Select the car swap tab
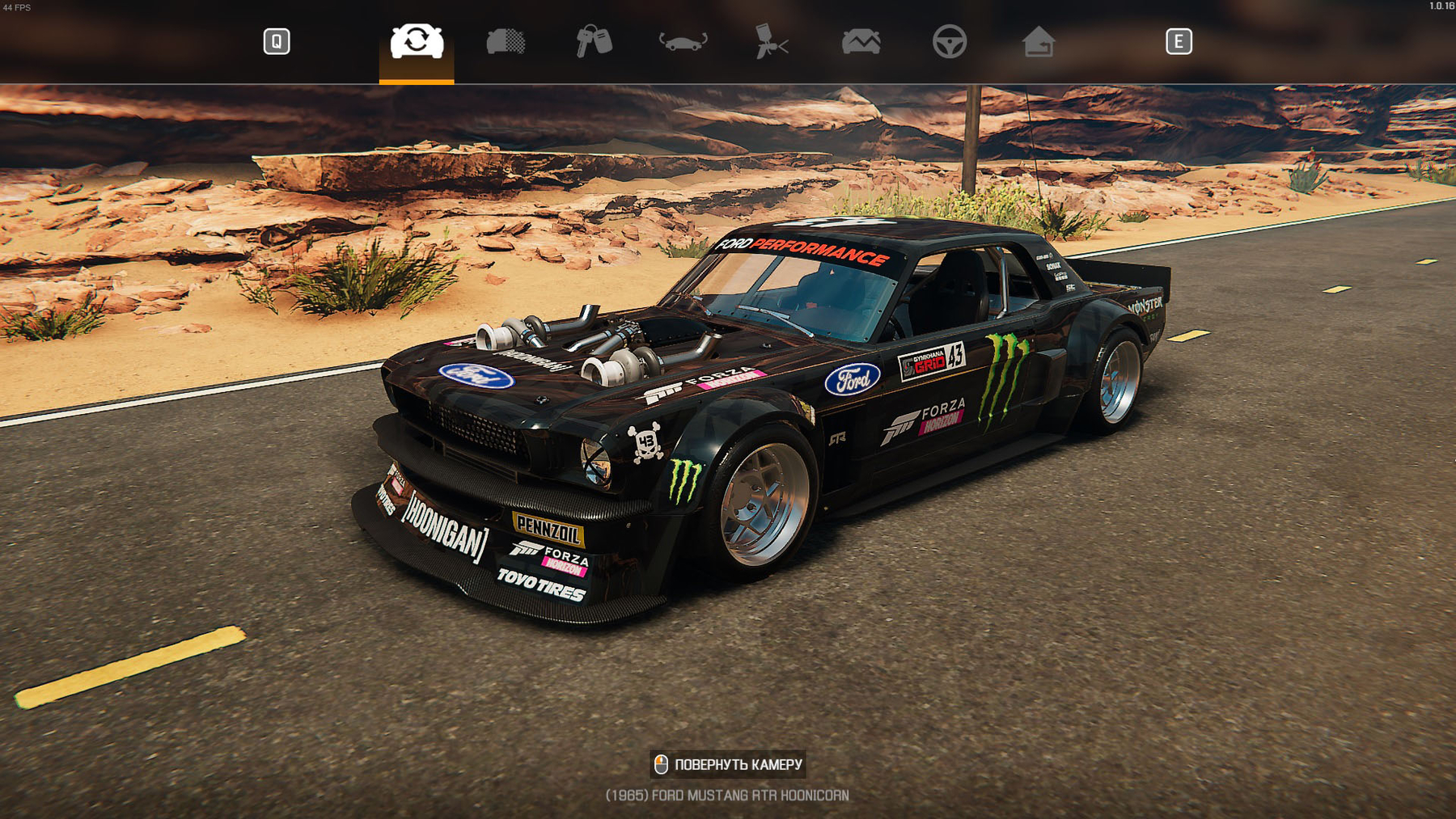Image resolution: width=1456 pixels, height=819 pixels. click(417, 41)
